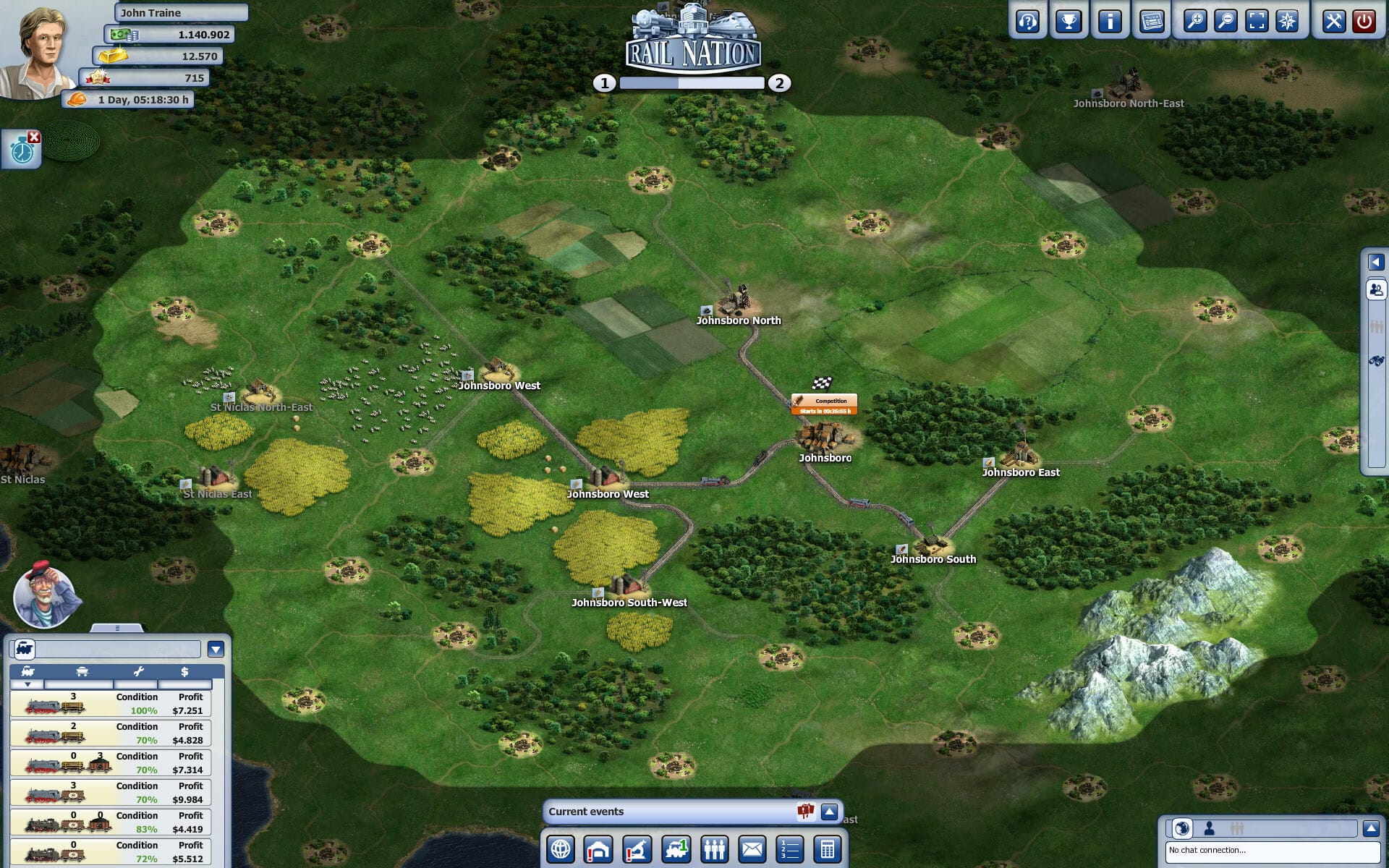Open the newspaper news button

[1152, 21]
